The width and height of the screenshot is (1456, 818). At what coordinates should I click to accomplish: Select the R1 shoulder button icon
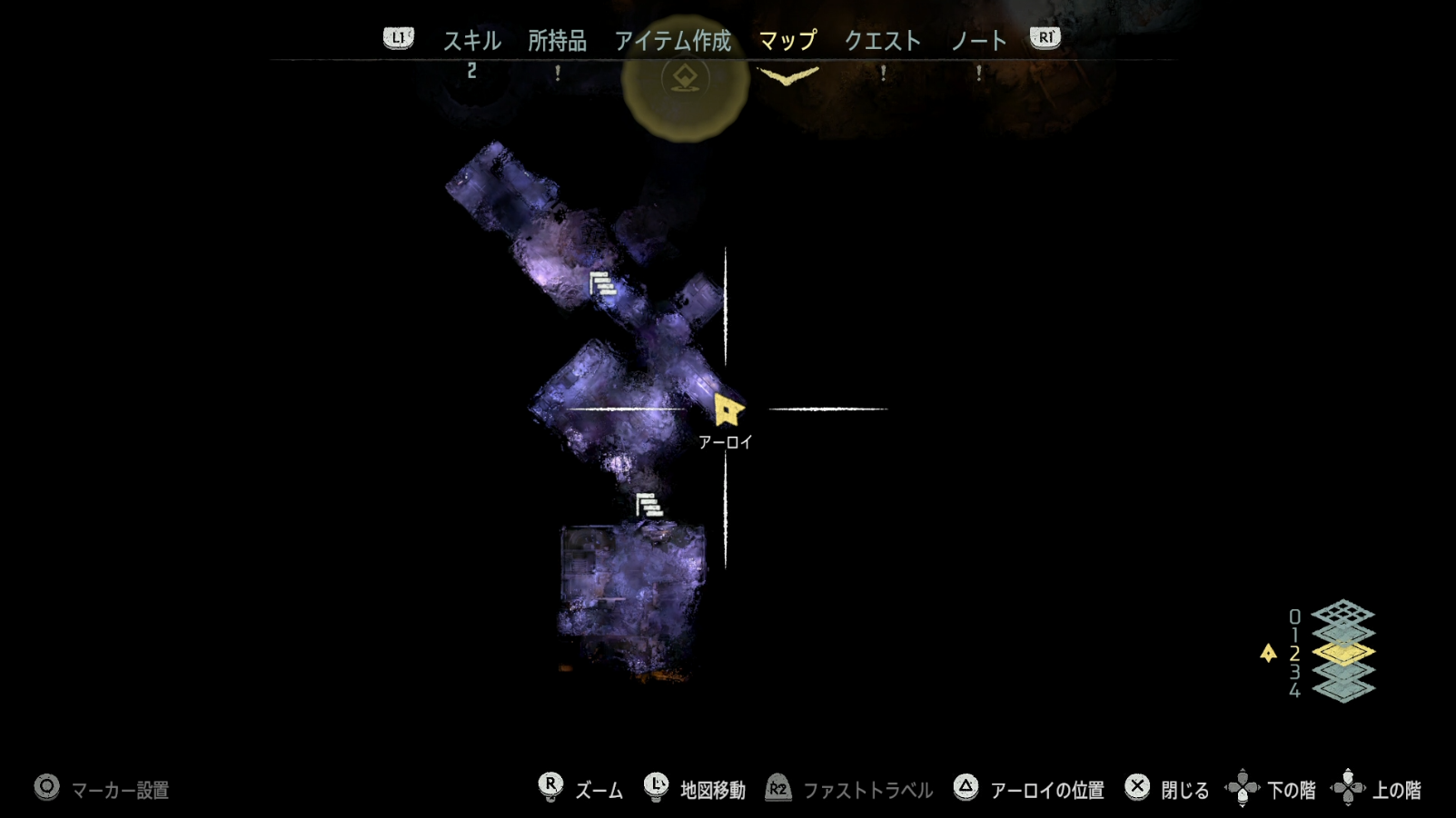tap(1045, 39)
